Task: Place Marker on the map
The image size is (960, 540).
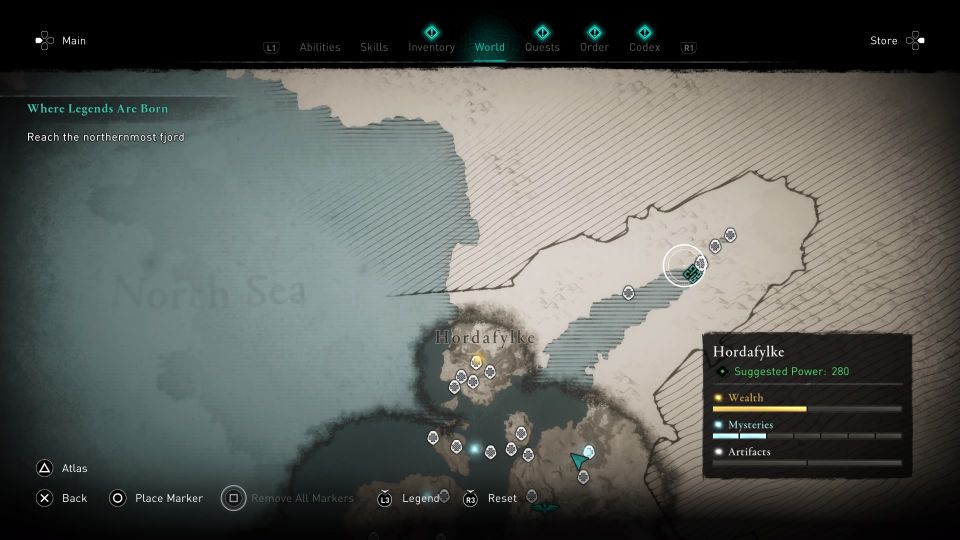Action: (168, 498)
